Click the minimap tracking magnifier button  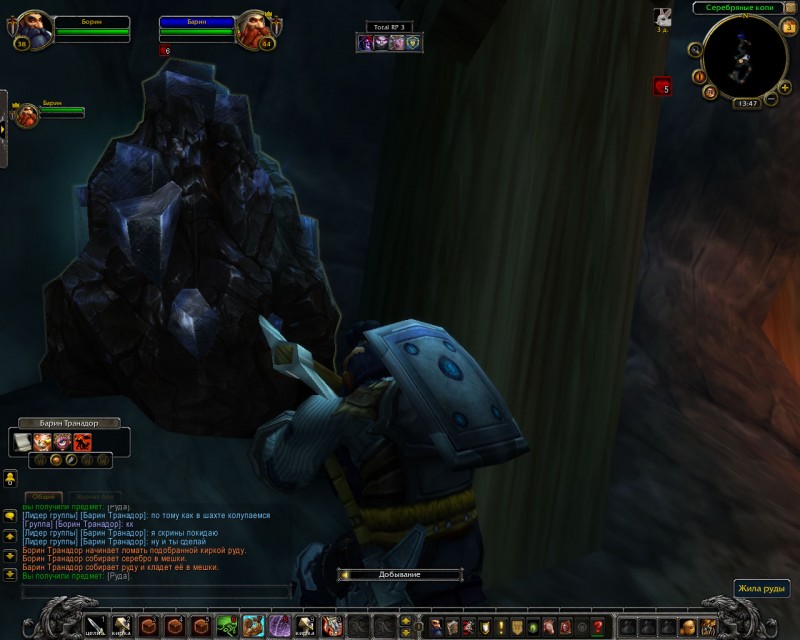tap(694, 48)
